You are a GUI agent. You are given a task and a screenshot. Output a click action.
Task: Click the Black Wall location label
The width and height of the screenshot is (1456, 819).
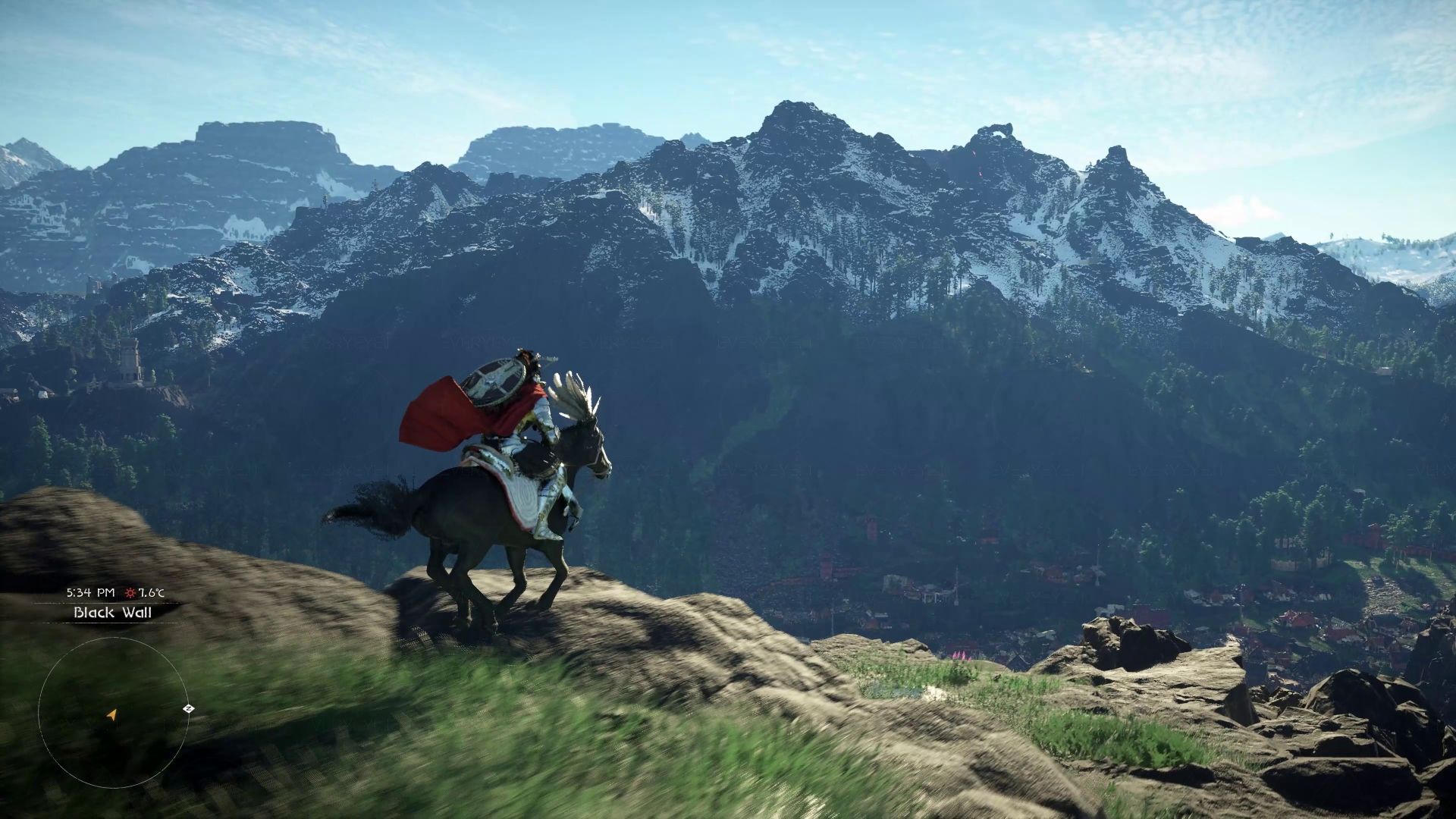(112, 612)
